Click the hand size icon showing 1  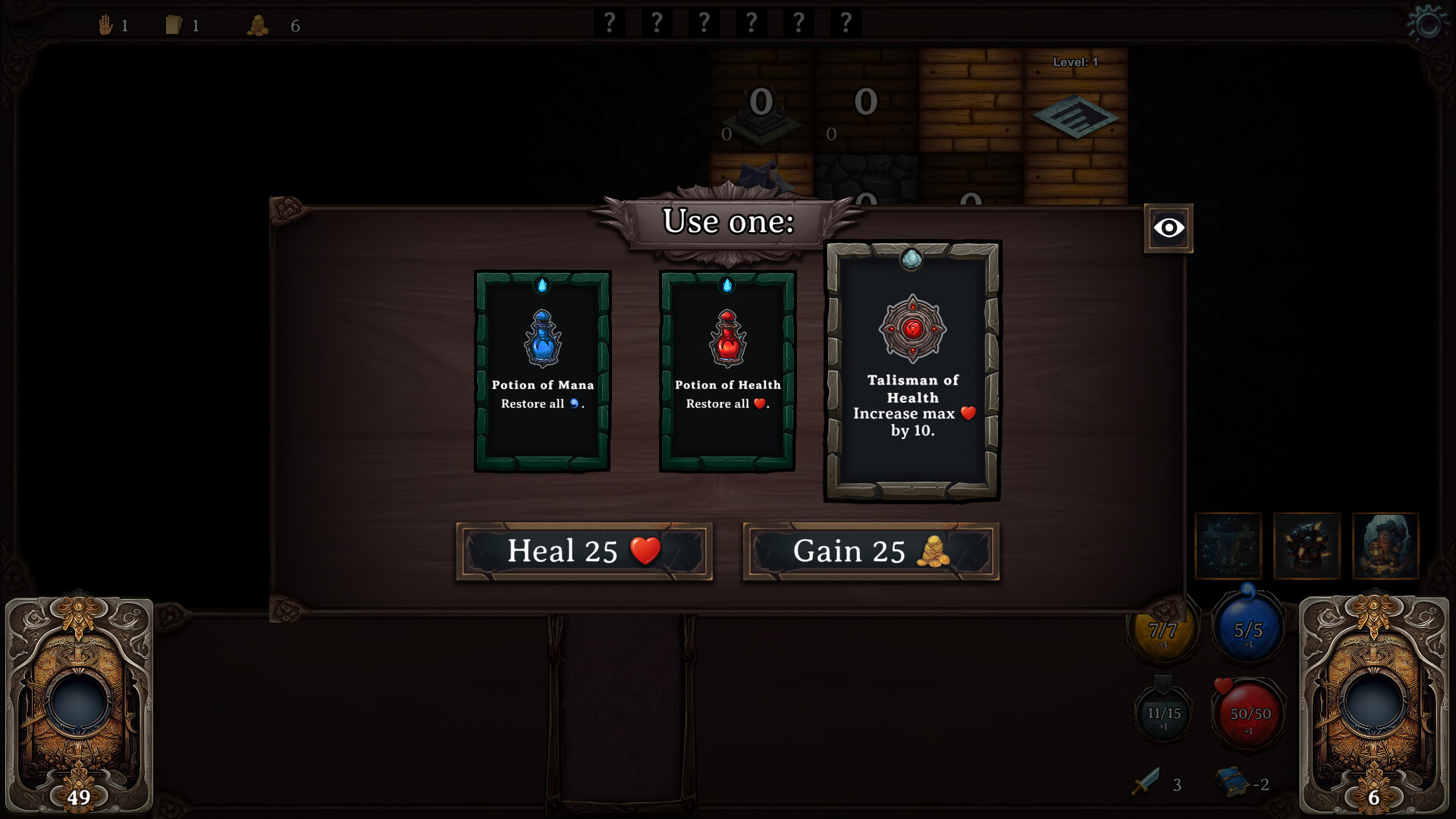tap(105, 24)
